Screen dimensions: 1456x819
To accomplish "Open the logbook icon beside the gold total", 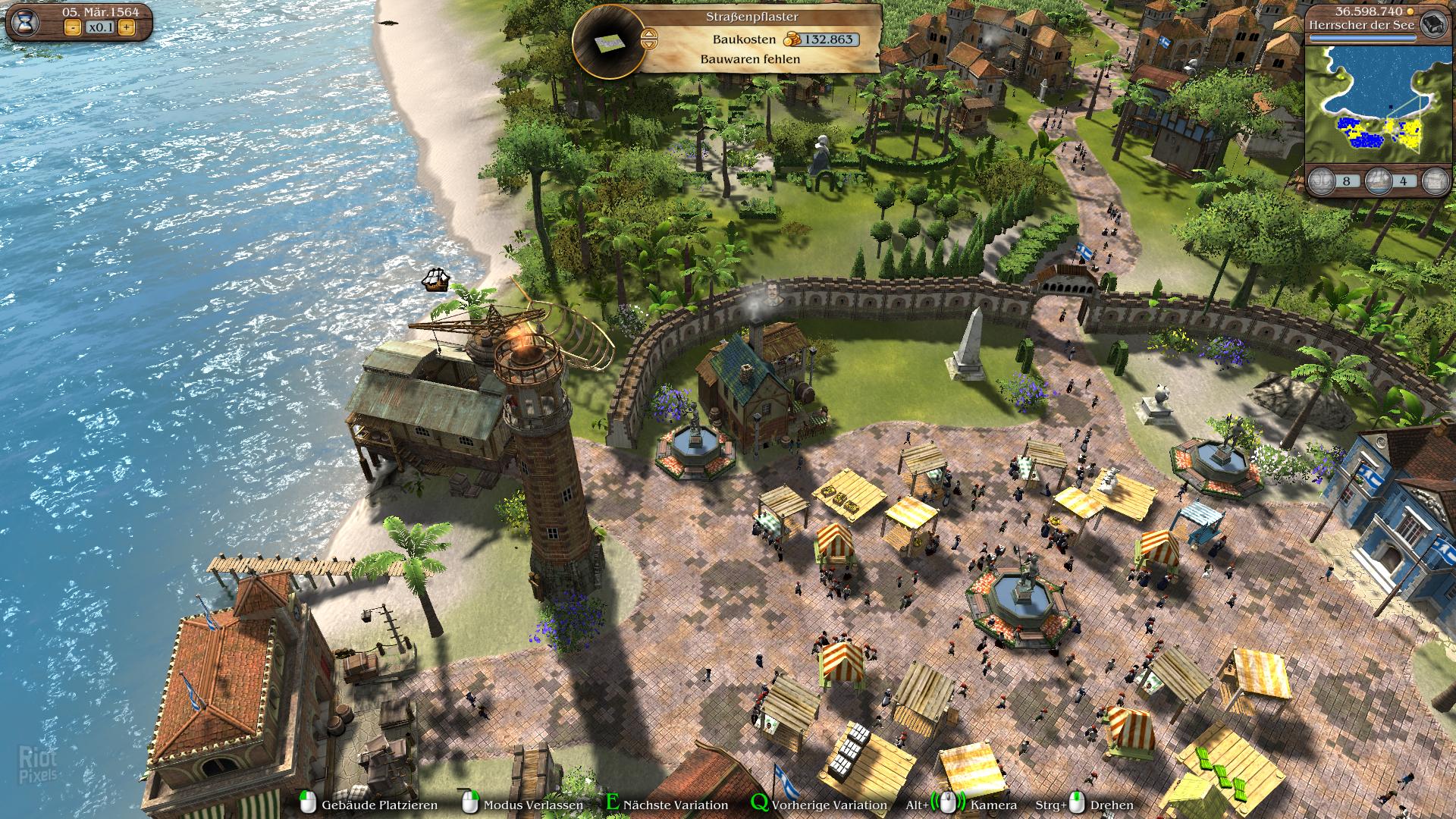I will click(1432, 23).
